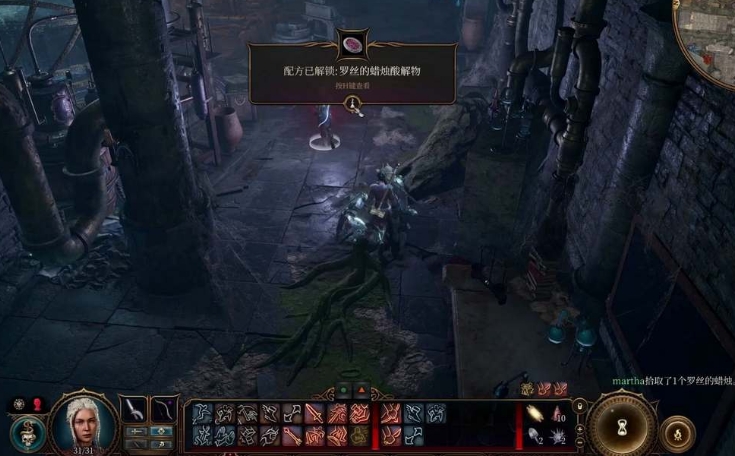Use the sword attack hotbar action
Viewport: 735px width, 456px height.
pyautogui.click(x=313, y=413)
